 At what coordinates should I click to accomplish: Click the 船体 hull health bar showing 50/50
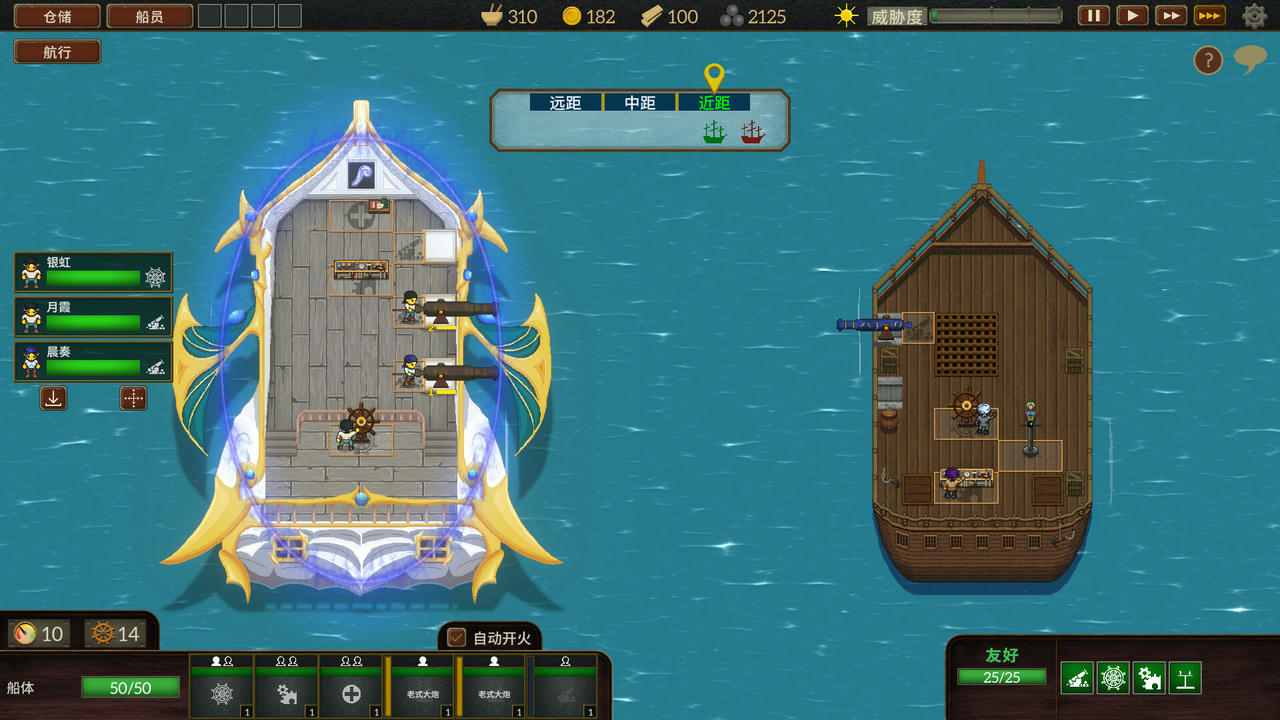click(x=130, y=688)
